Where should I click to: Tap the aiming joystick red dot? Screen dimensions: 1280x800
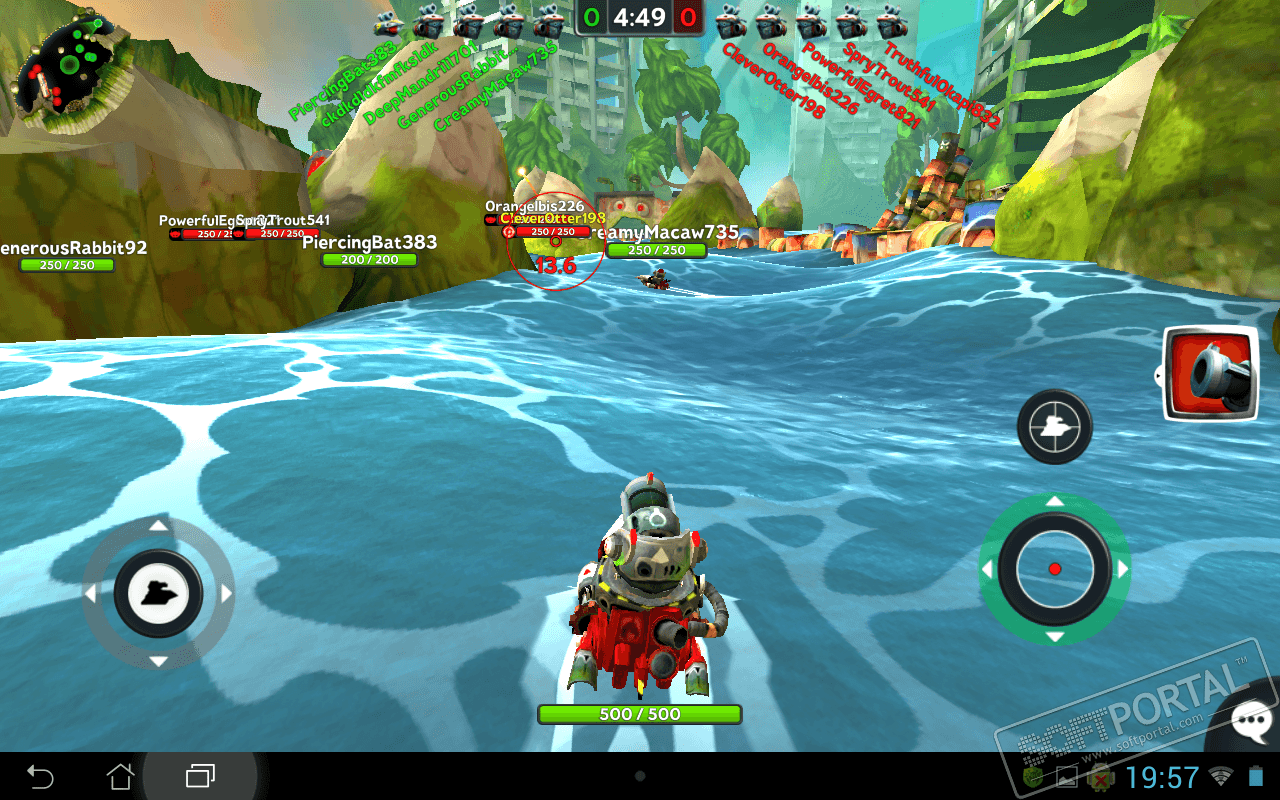[x=1054, y=569]
